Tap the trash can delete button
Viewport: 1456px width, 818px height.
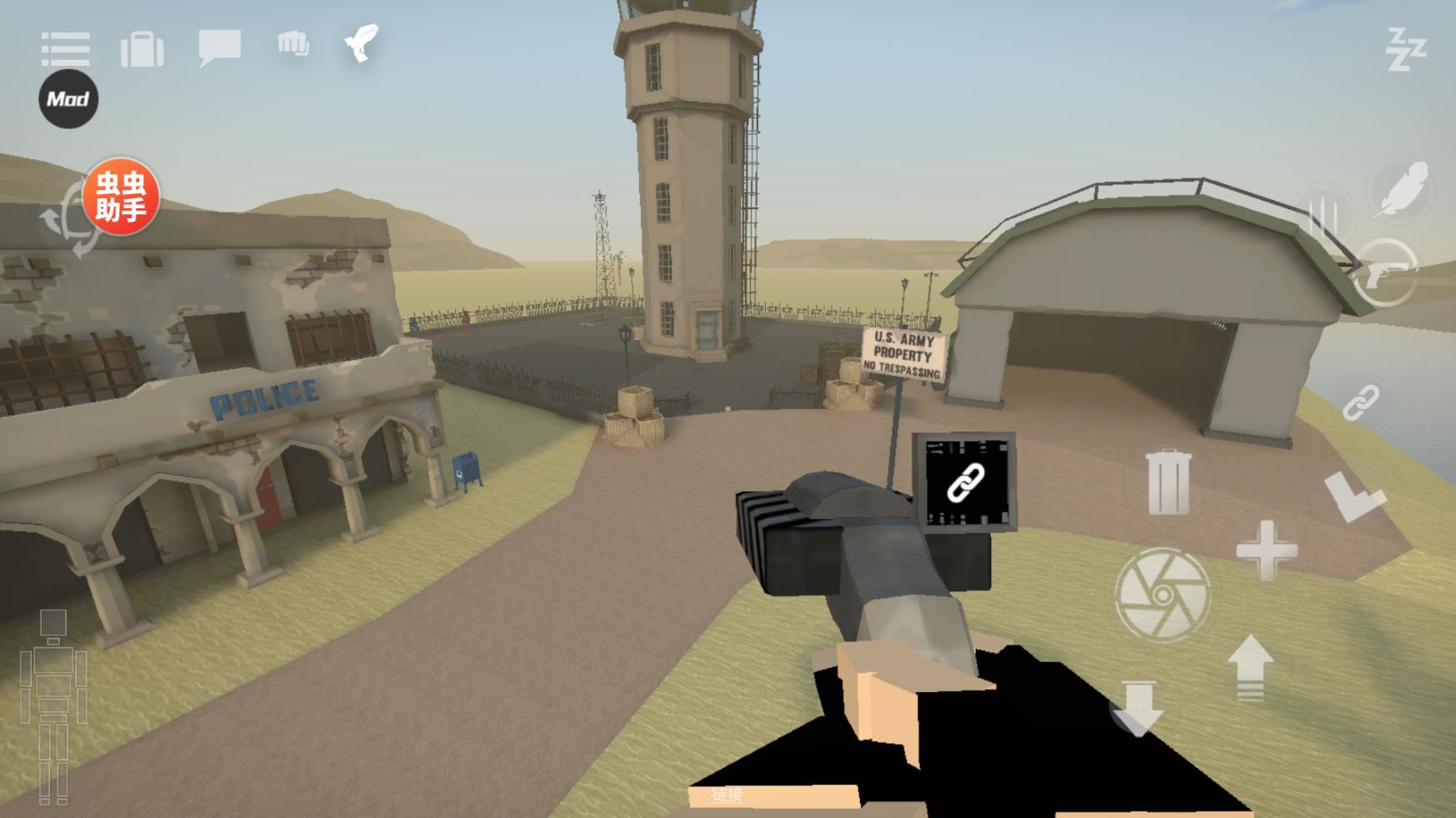[x=1168, y=481]
